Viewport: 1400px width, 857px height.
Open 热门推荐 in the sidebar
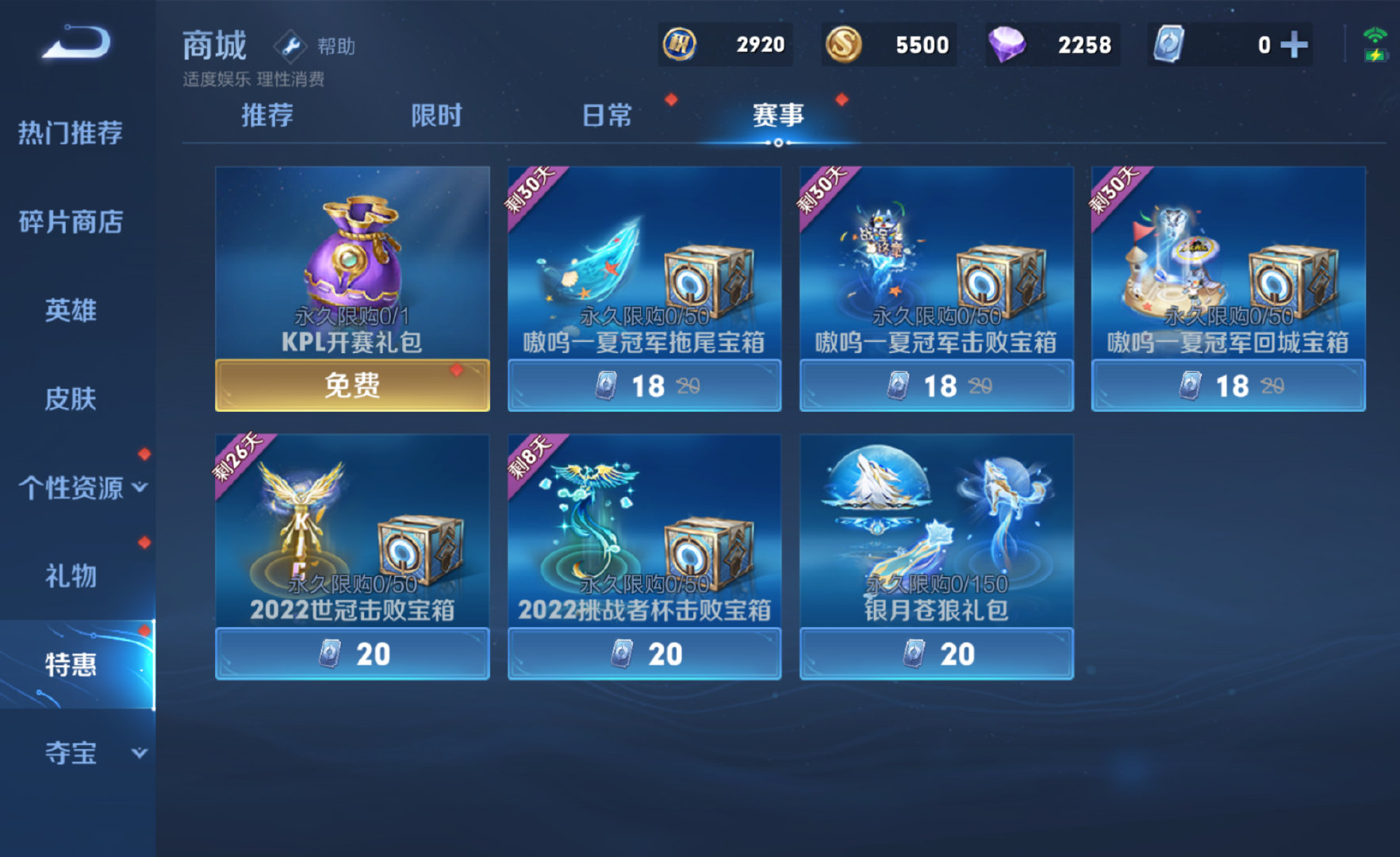[71, 133]
